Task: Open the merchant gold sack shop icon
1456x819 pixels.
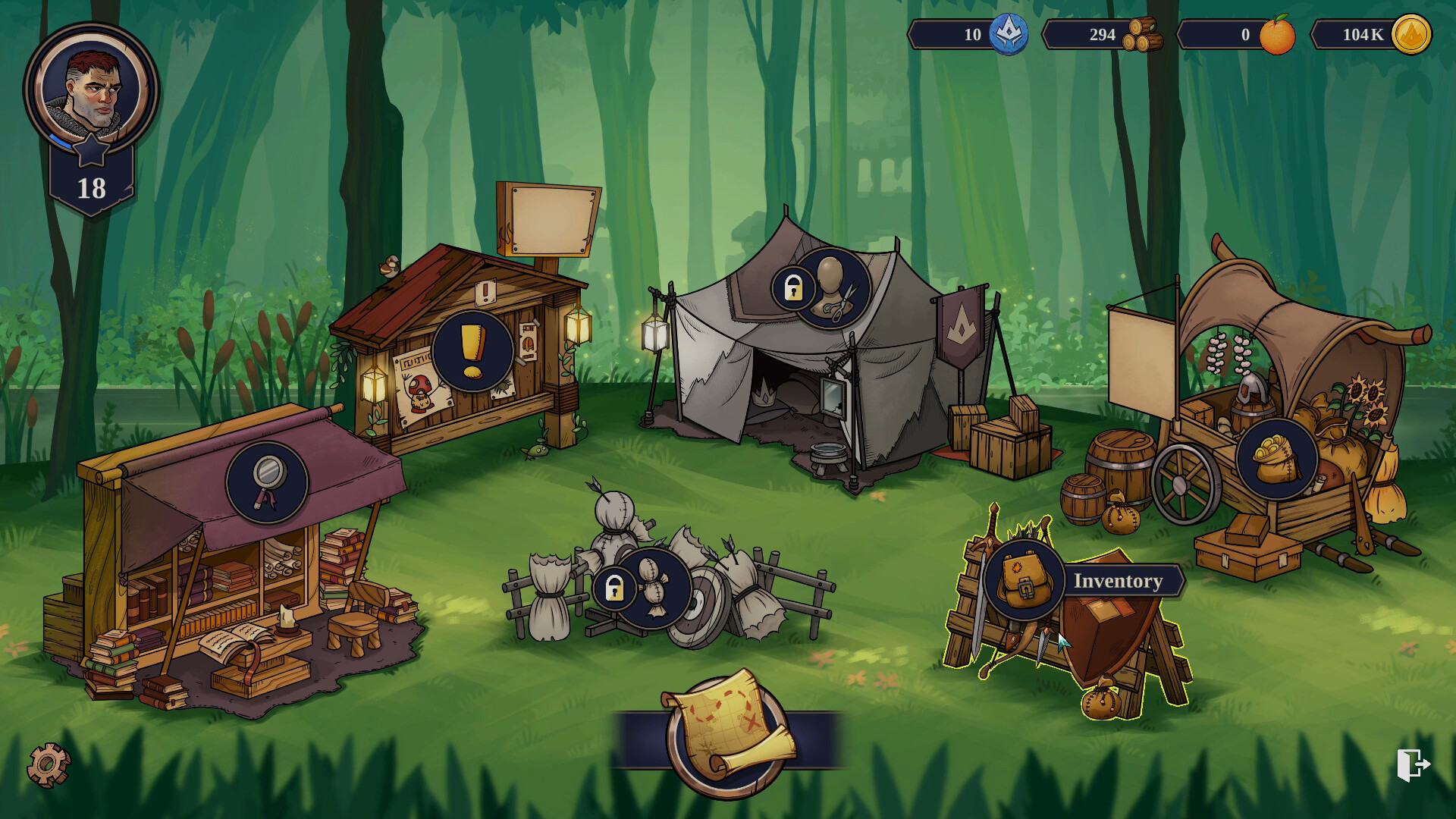Action: tap(1276, 458)
